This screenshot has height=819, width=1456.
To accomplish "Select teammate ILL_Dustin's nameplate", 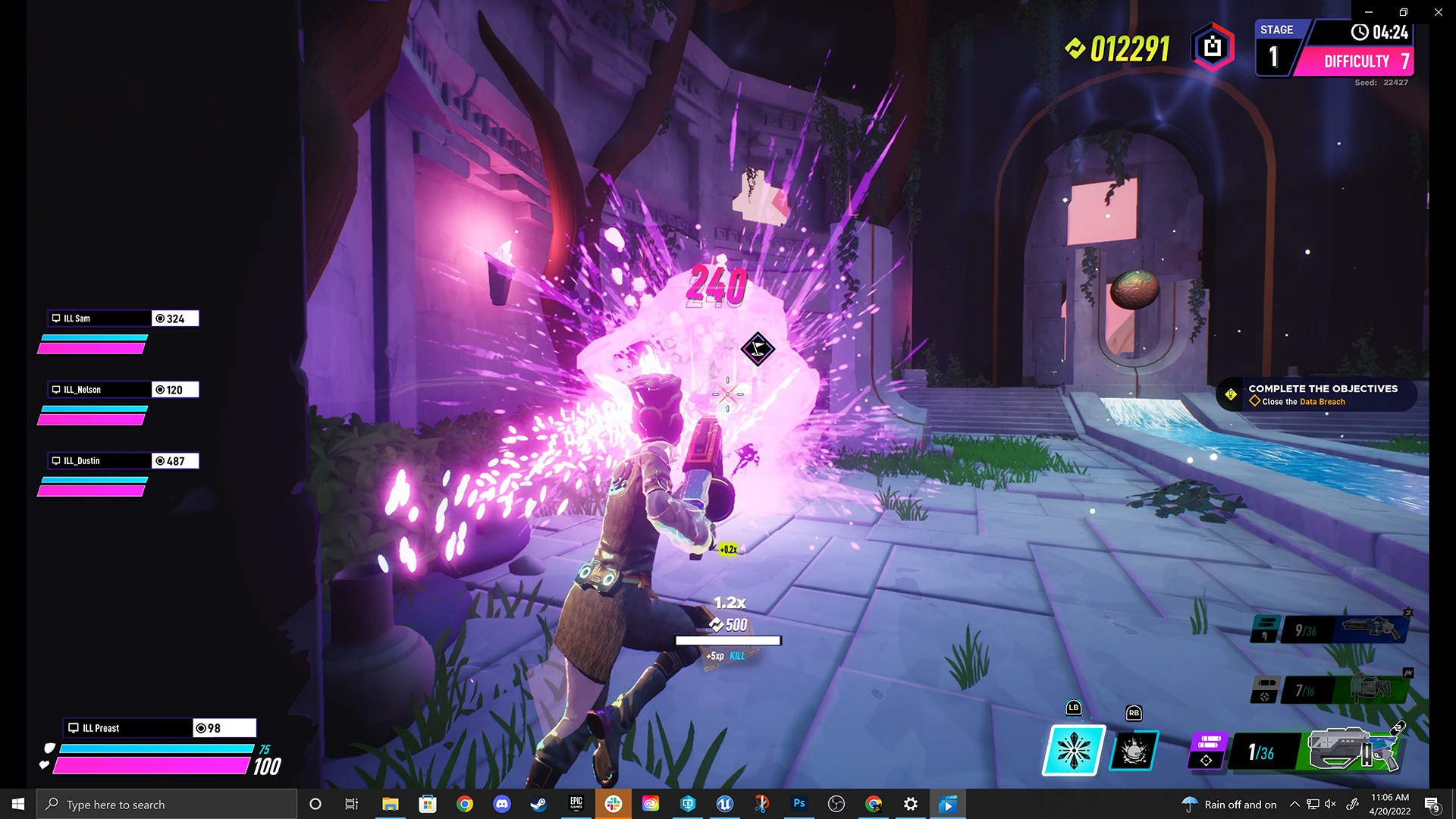I will tap(100, 461).
